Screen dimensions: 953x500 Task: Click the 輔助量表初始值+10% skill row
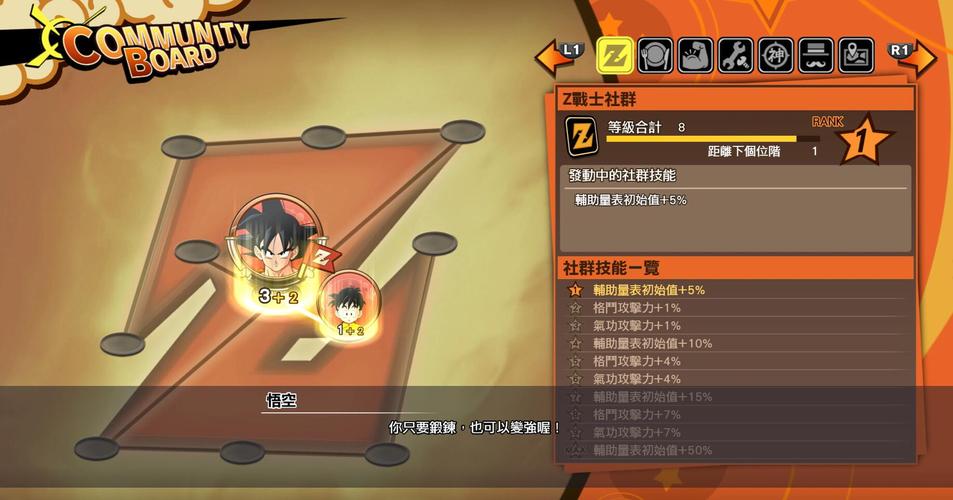[737, 343]
